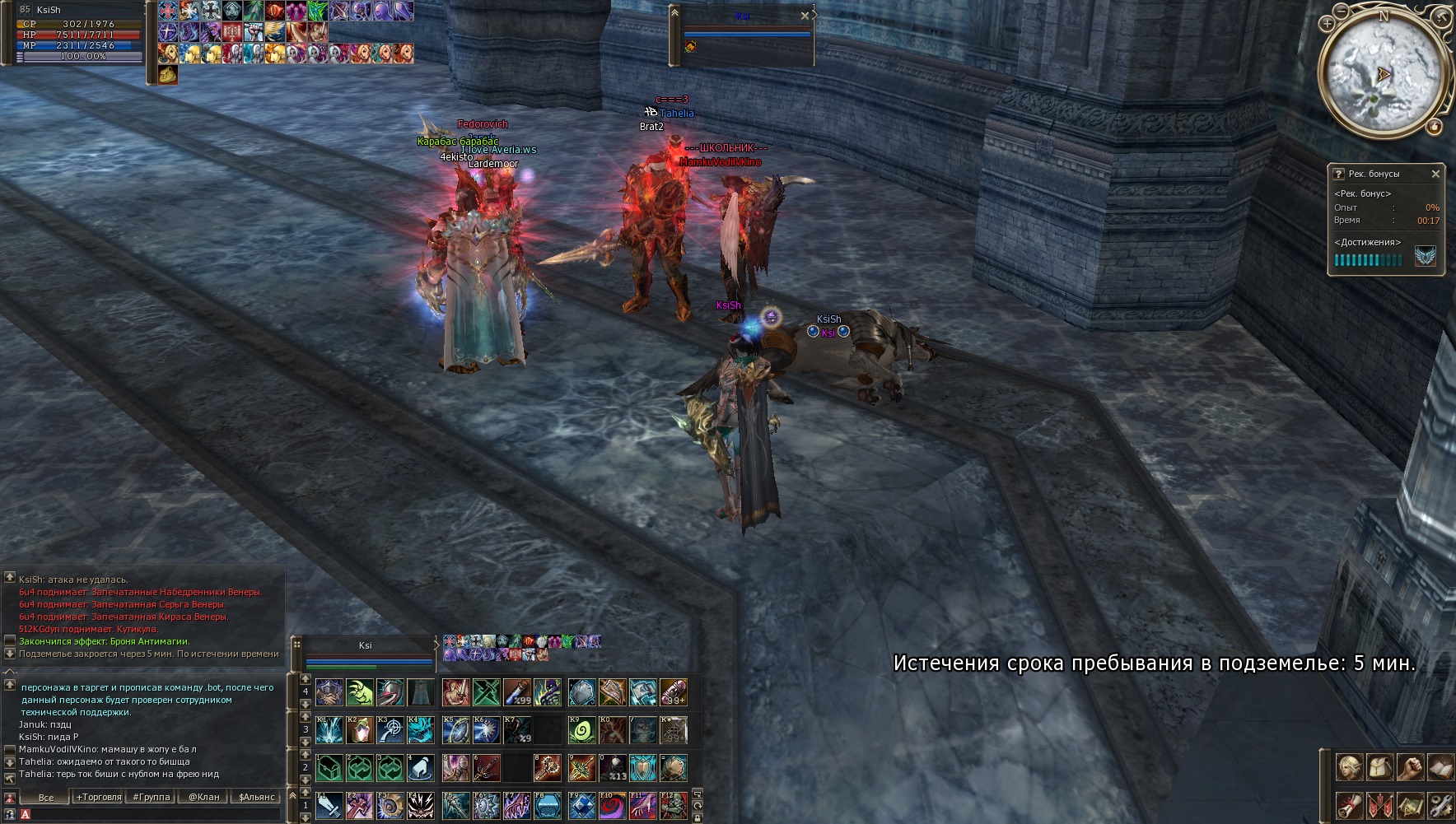The image size is (1456, 824).
Task: Switch chat to the #Группа tab
Action: pos(152,797)
